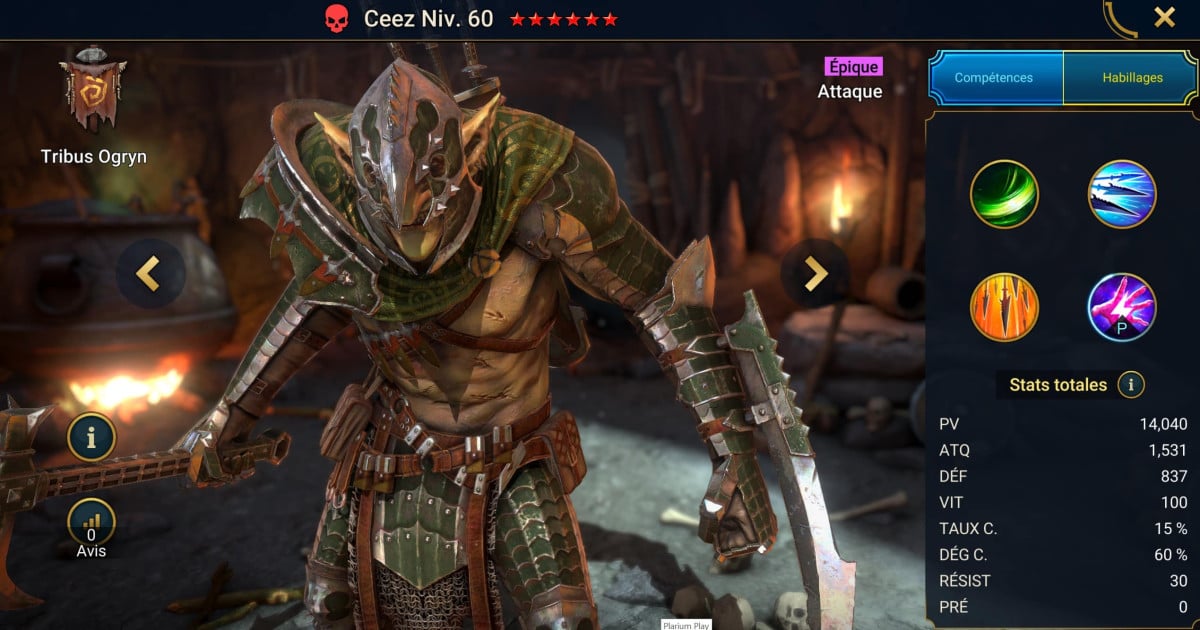This screenshot has height=630, width=1200.
Task: Open the Stats totales info tooltip
Action: (x=1131, y=384)
